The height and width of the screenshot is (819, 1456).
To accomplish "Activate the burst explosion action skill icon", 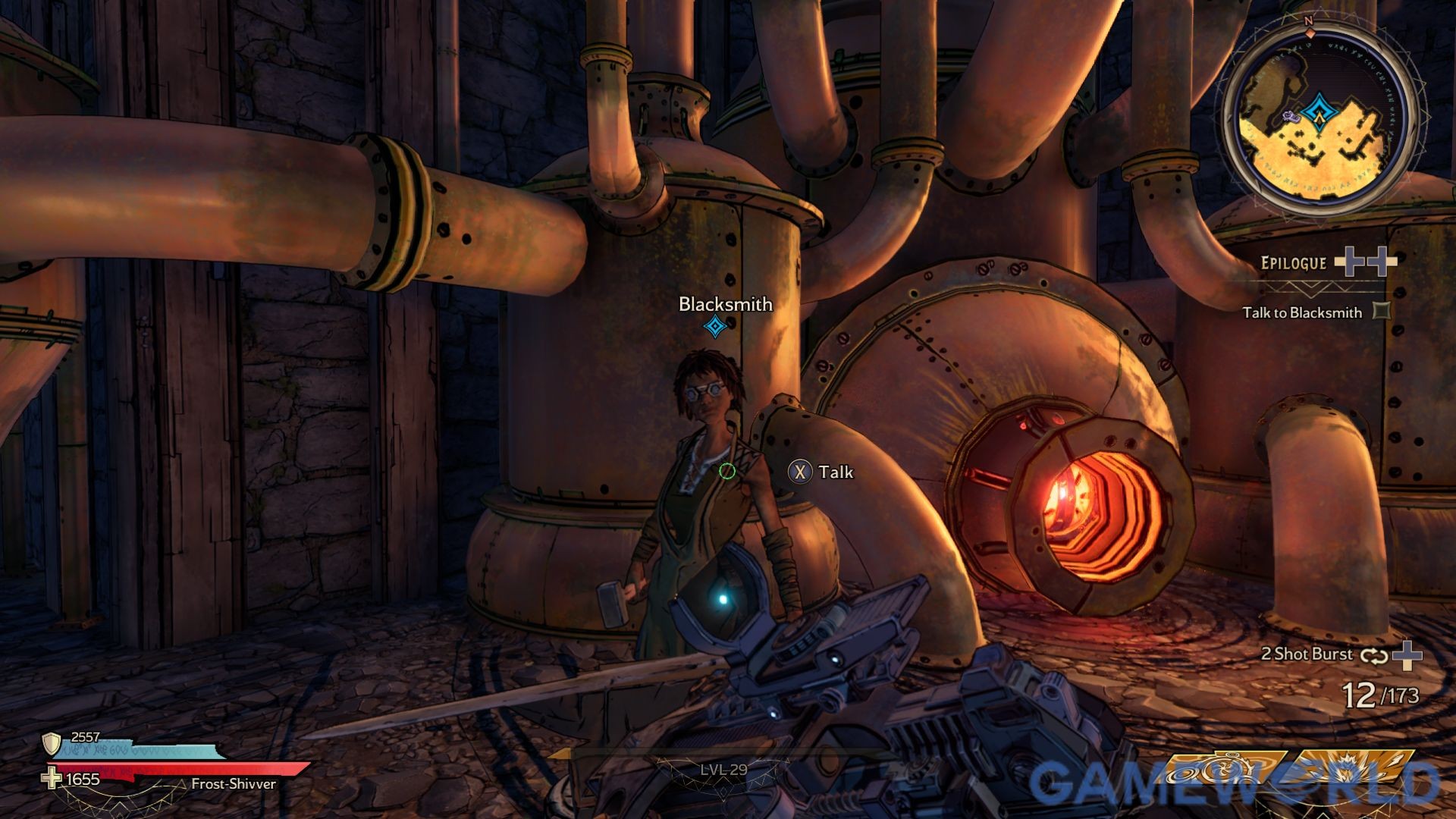I will pyautogui.click(x=1356, y=770).
